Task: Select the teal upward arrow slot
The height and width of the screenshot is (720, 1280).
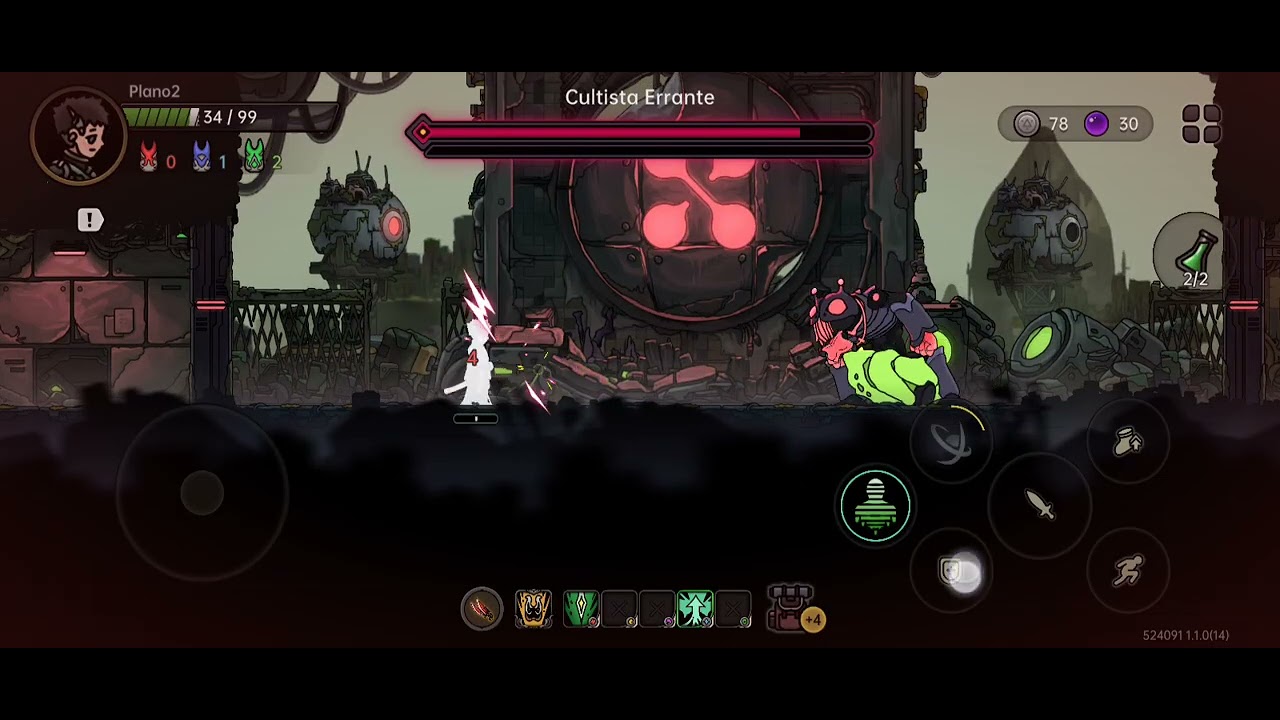Action: (x=695, y=608)
